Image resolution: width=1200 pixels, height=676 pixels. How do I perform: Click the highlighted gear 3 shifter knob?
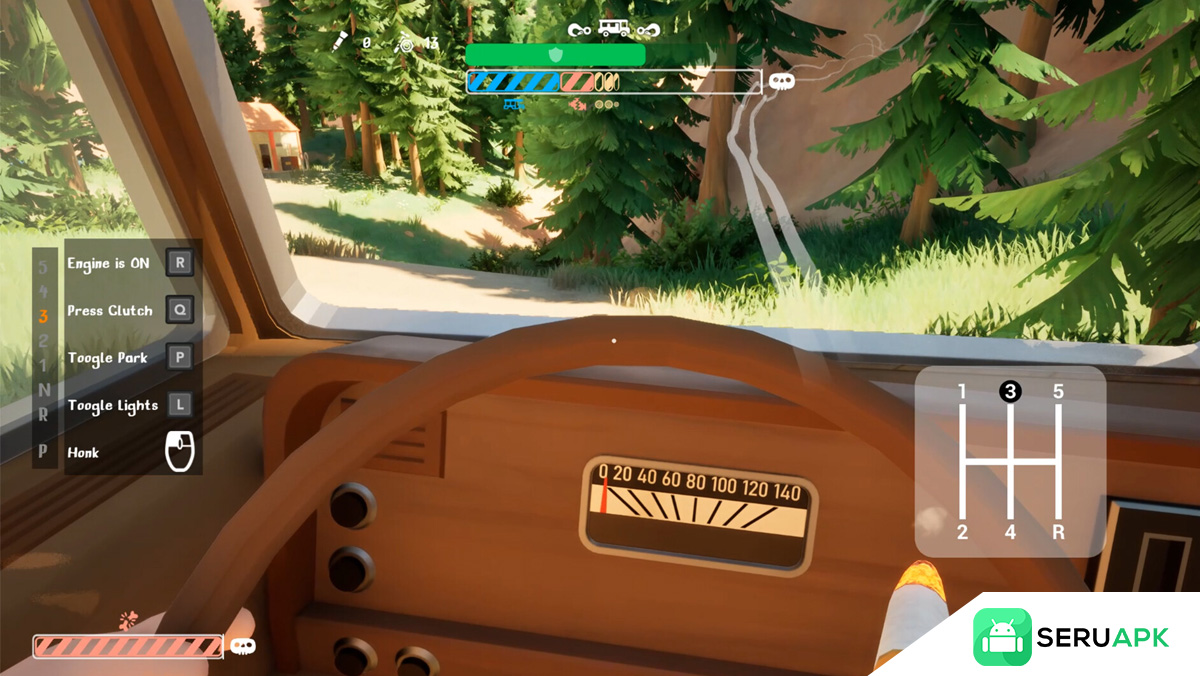tap(1010, 392)
